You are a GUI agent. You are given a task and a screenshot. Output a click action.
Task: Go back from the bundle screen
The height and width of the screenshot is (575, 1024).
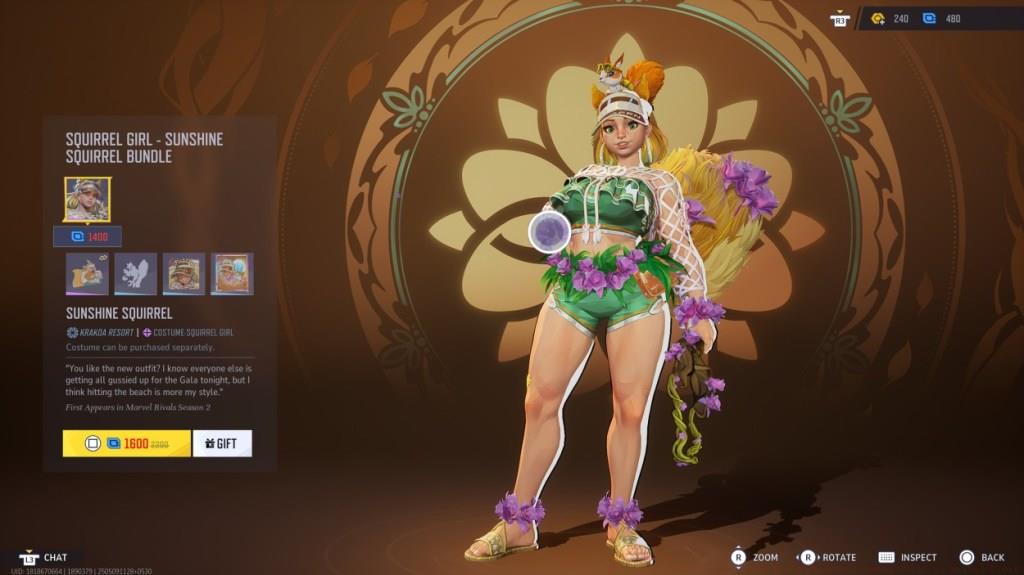981,557
